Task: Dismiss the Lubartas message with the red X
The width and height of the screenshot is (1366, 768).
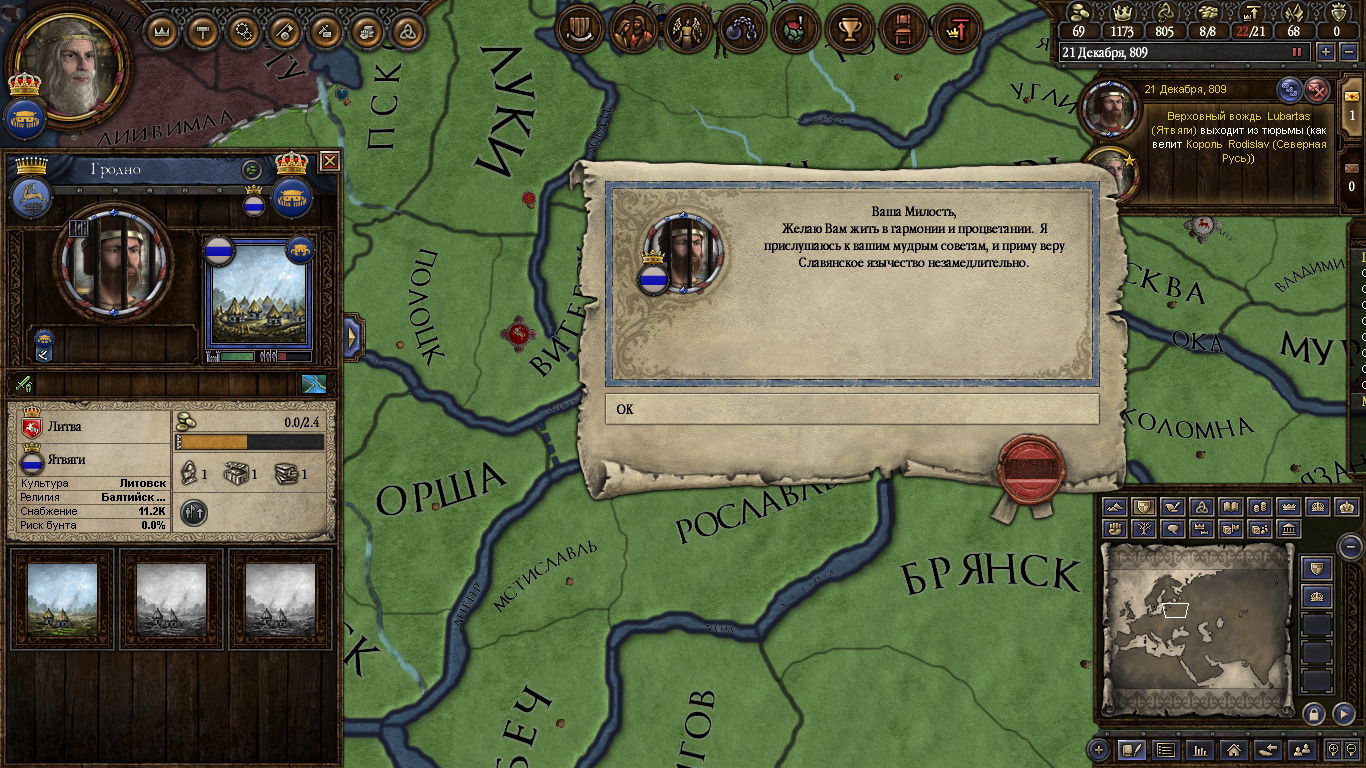Action: 1318,89
